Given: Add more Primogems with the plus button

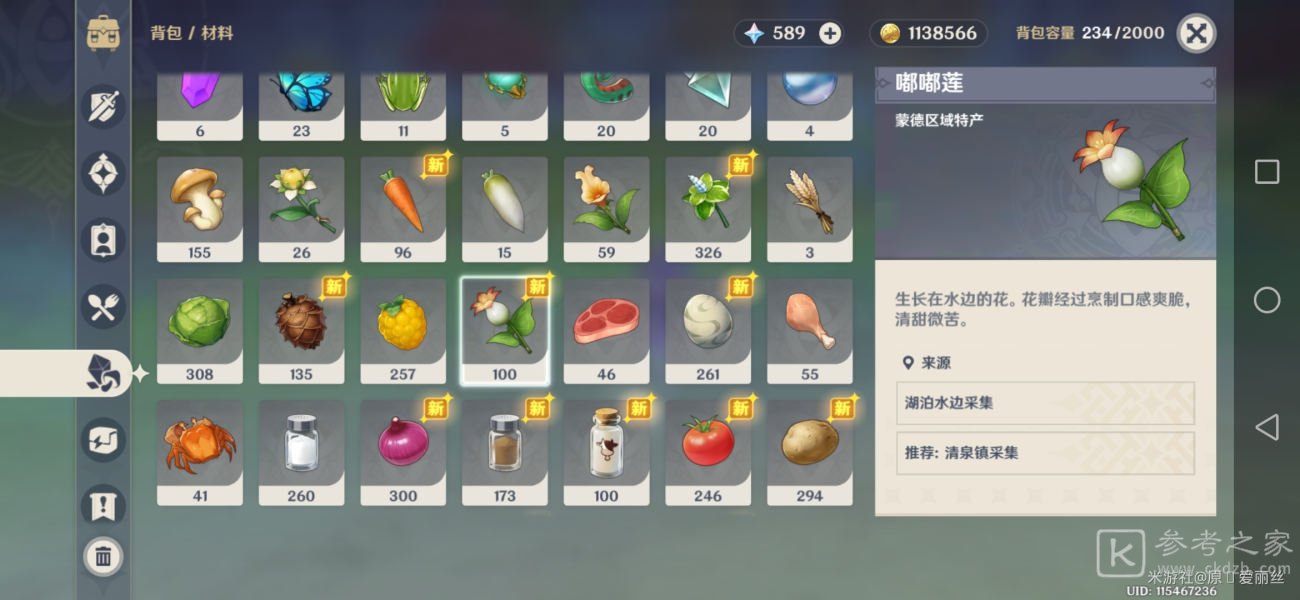Looking at the screenshot, I should [830, 33].
